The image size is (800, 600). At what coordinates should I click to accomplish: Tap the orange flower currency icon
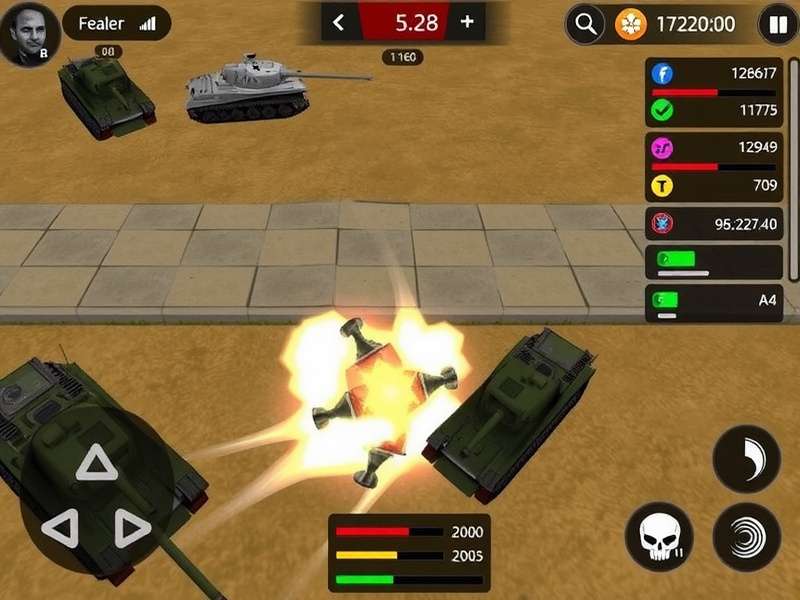click(631, 24)
